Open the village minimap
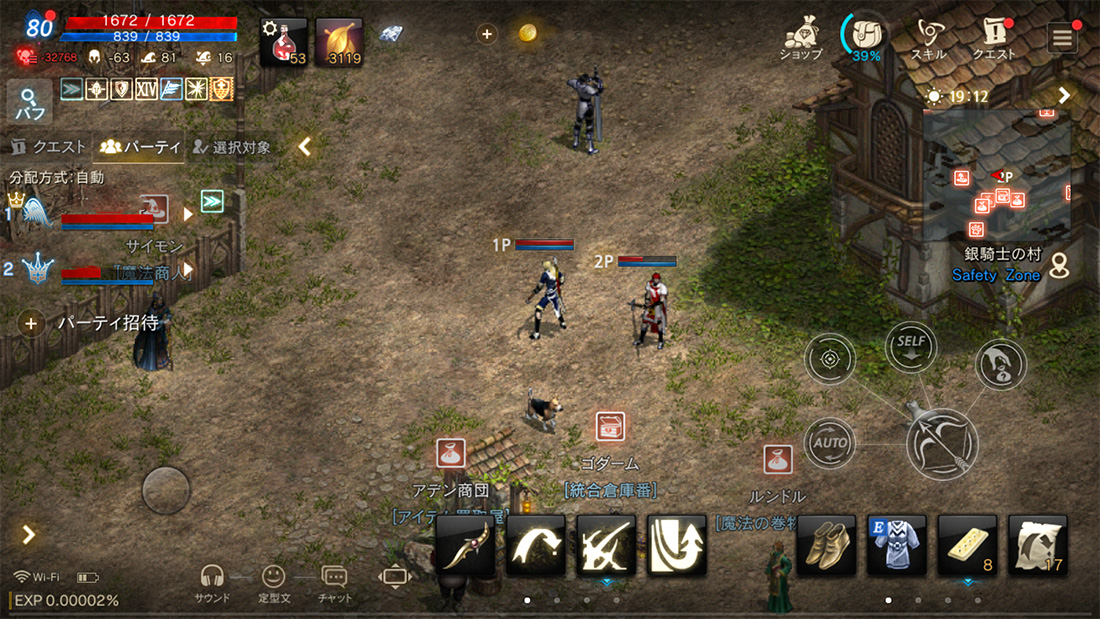 point(997,177)
